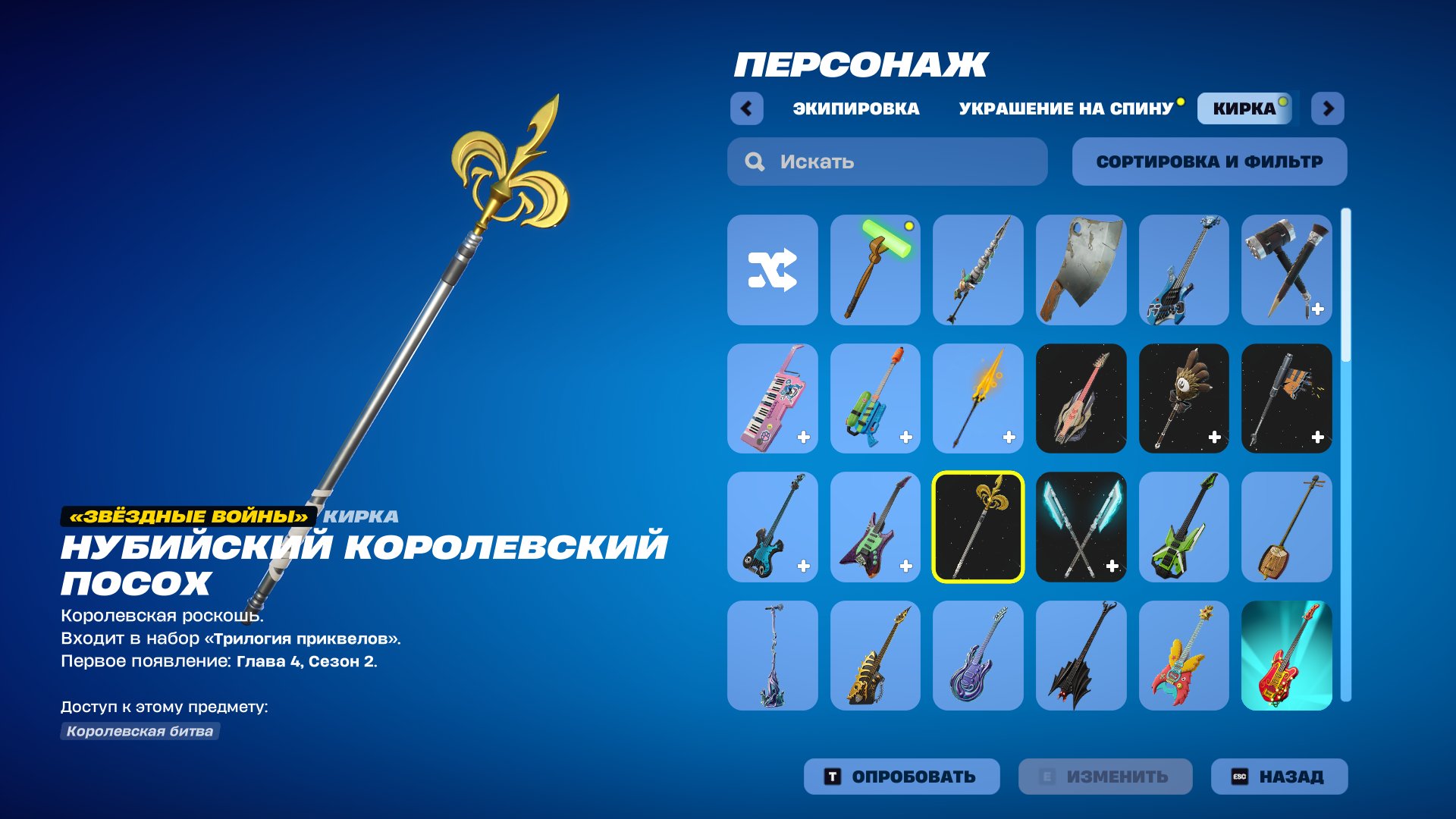Click the random pickaxe shuffle icon
This screenshot has height=819, width=1456.
coord(772,269)
